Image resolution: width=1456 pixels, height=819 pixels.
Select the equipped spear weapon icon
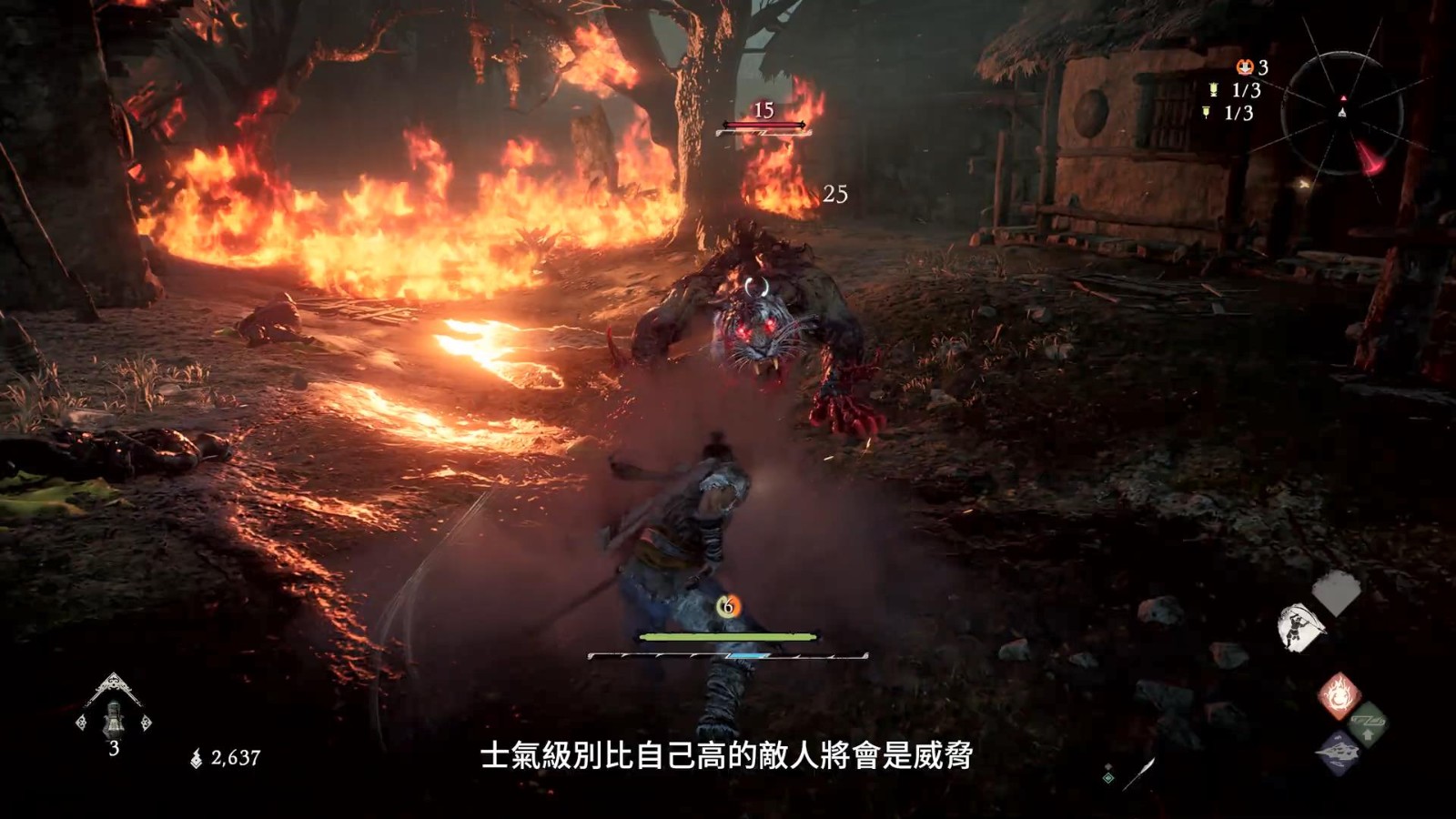(1137, 773)
